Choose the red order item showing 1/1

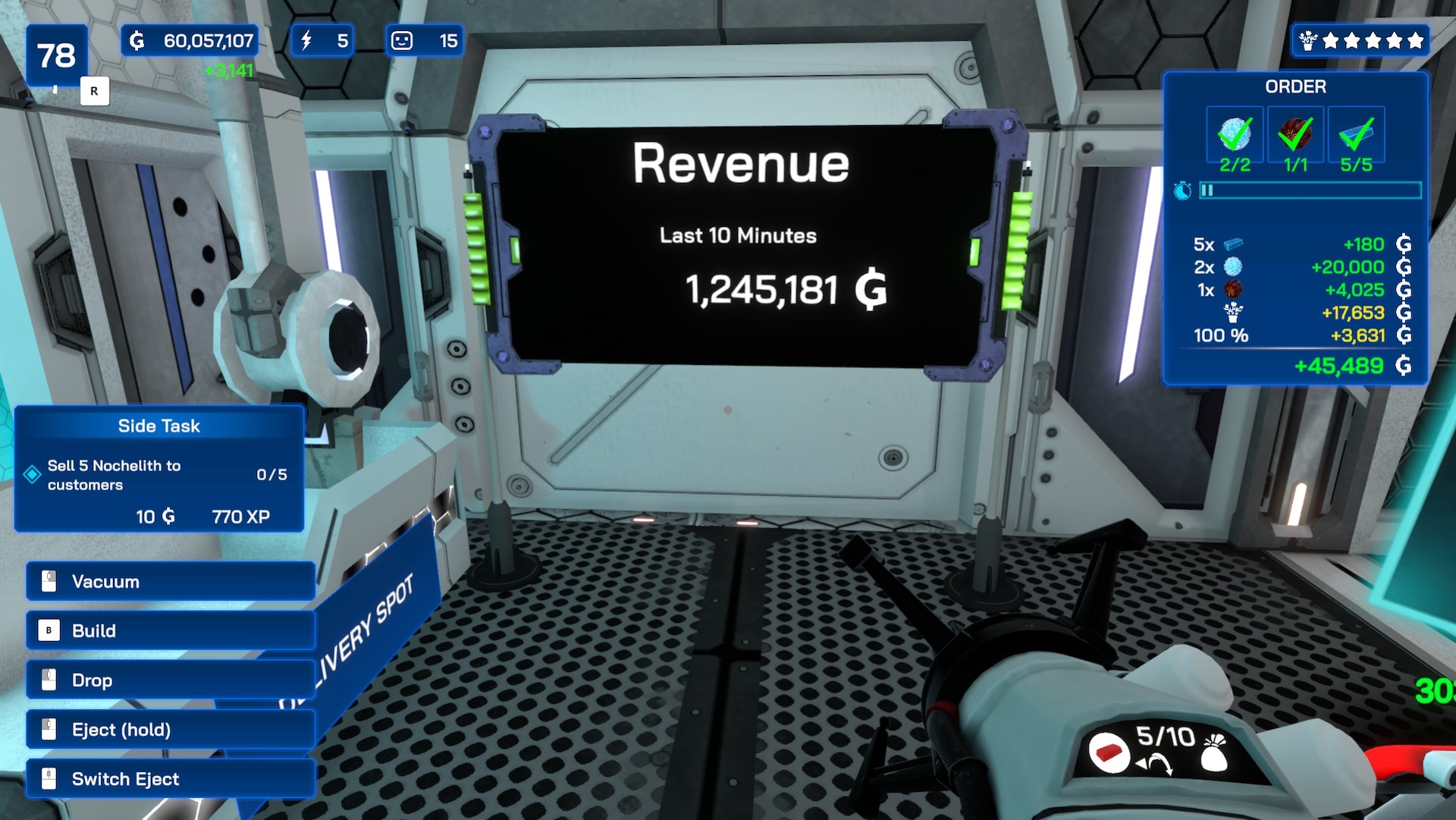pyautogui.click(x=1295, y=135)
